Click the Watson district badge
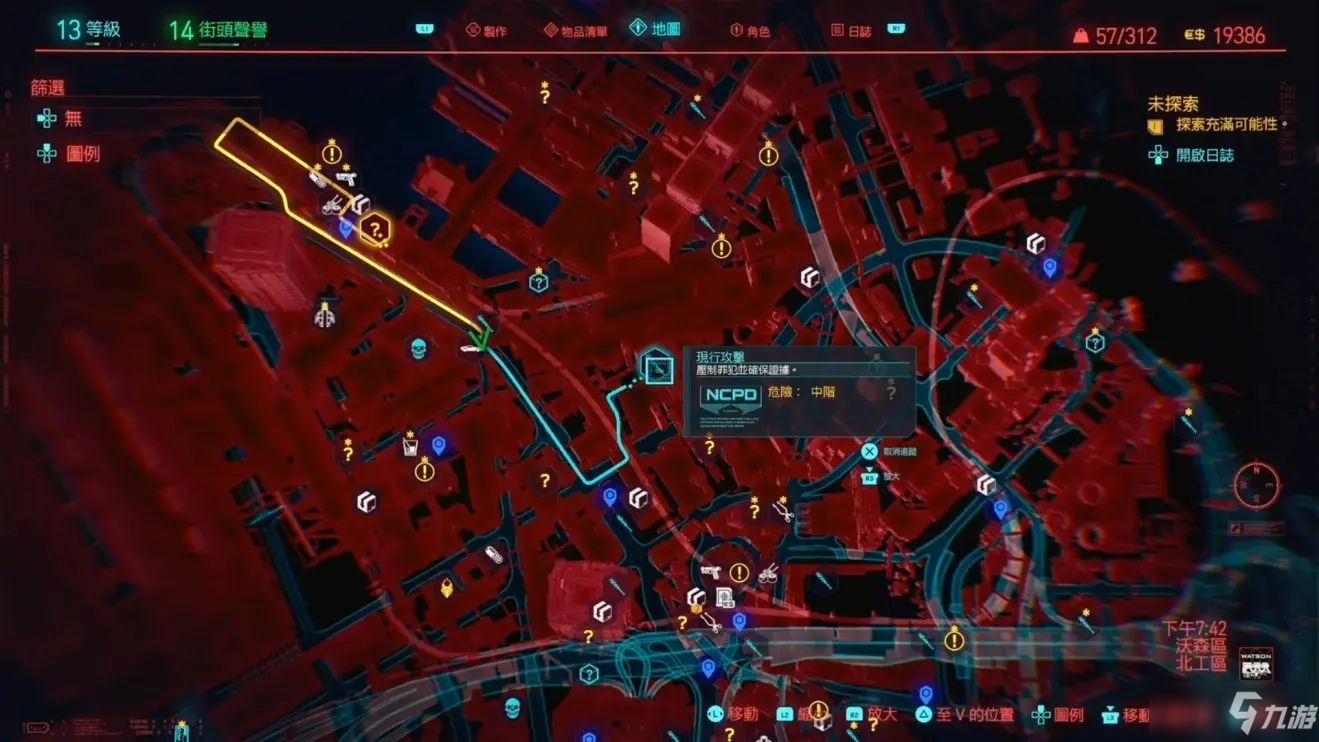1319x742 pixels. tap(1256, 663)
